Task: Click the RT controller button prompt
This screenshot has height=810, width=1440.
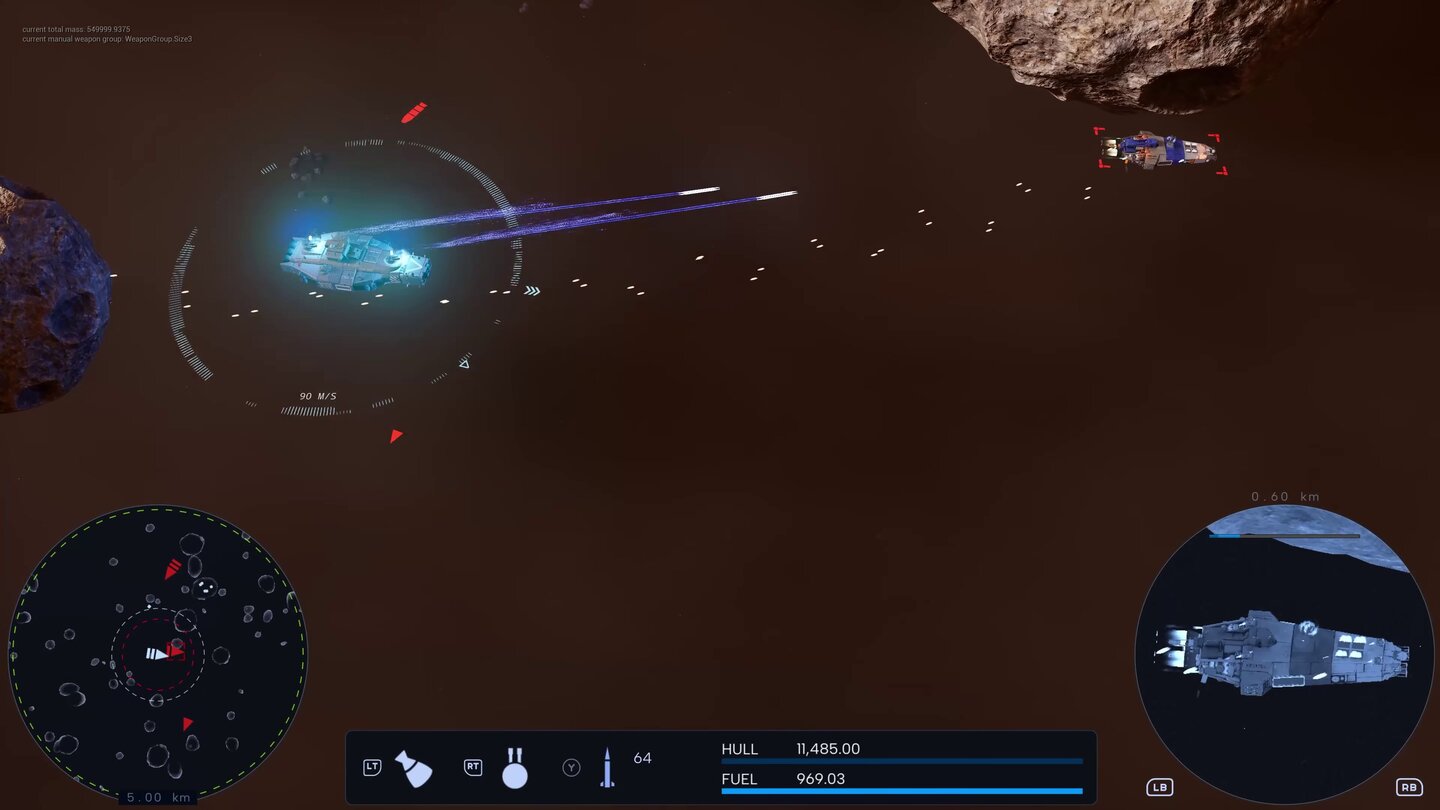Action: click(471, 767)
